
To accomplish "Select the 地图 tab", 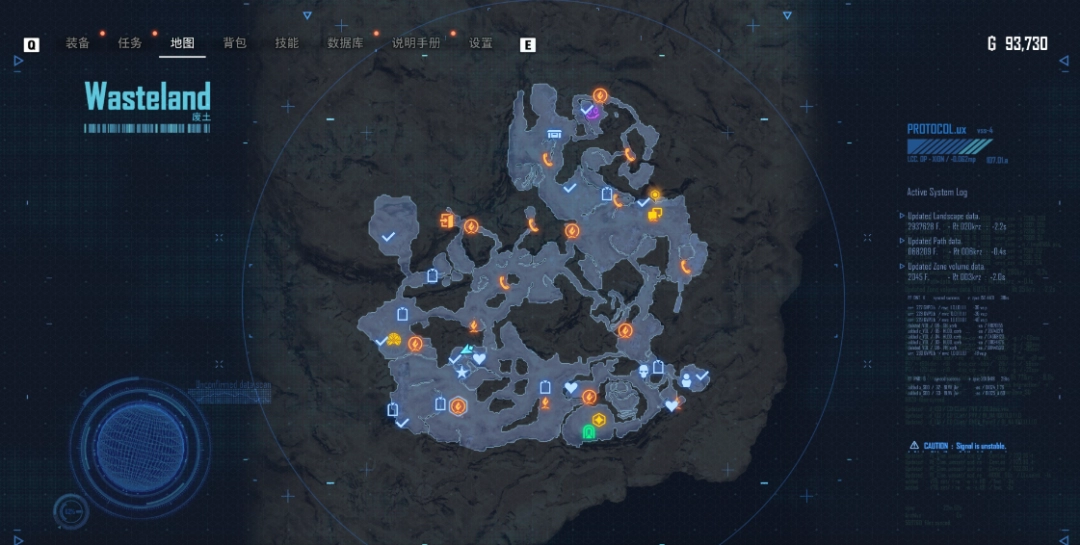I will click(182, 43).
